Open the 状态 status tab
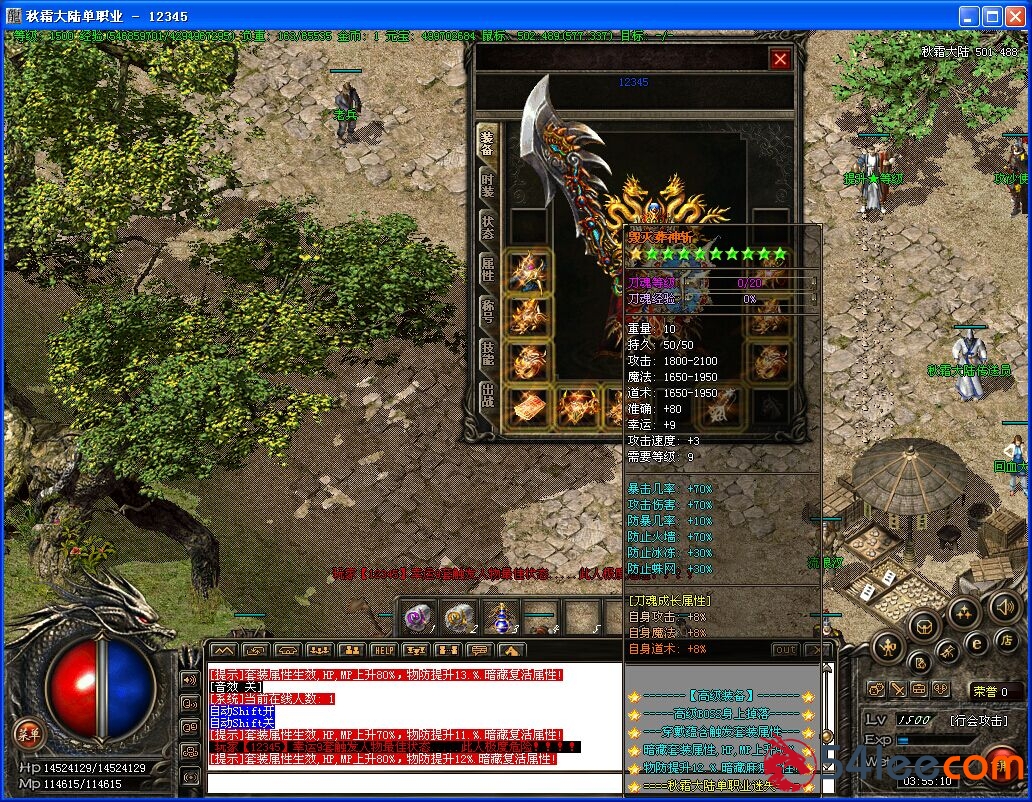1032x802 pixels. click(x=487, y=227)
